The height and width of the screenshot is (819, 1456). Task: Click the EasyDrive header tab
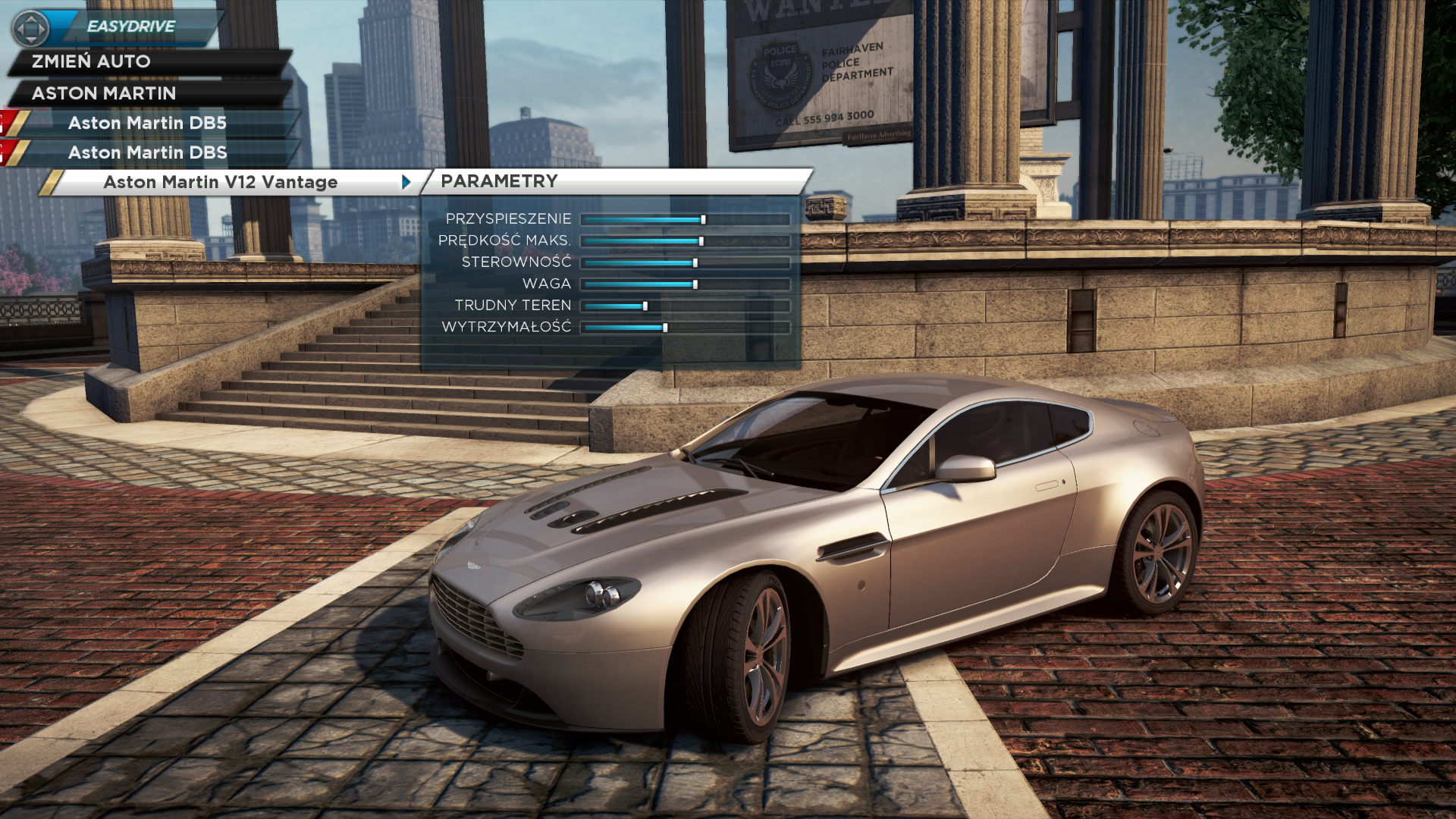[x=131, y=27]
